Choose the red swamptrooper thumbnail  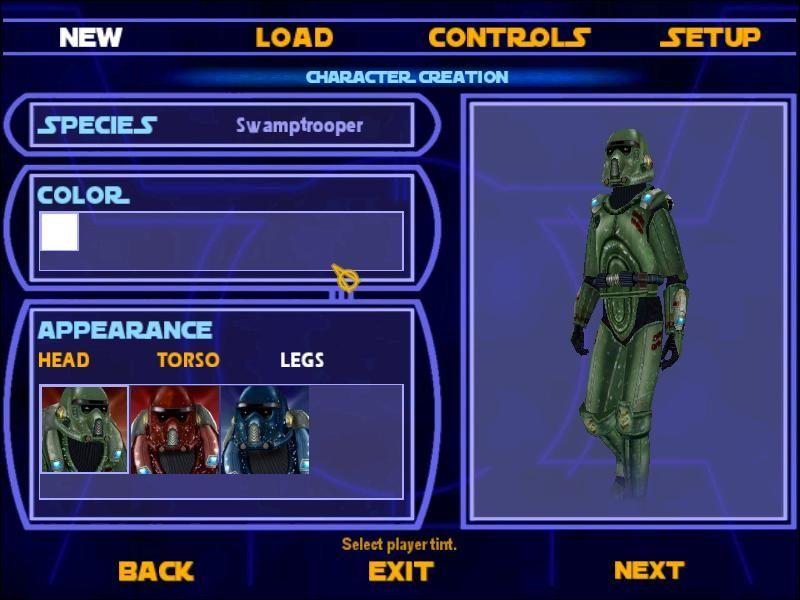[x=174, y=430]
